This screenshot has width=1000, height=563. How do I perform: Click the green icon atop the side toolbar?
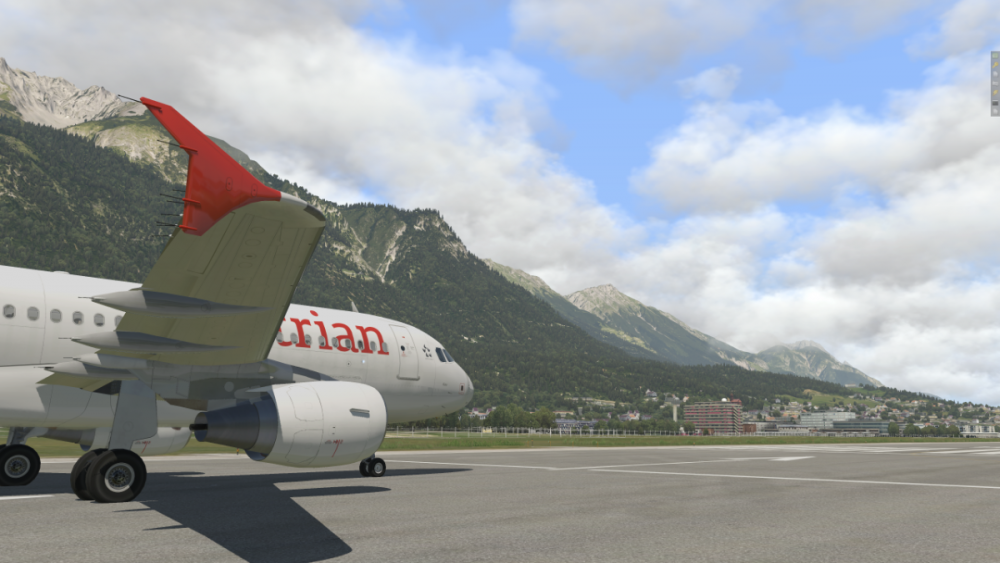click(995, 56)
